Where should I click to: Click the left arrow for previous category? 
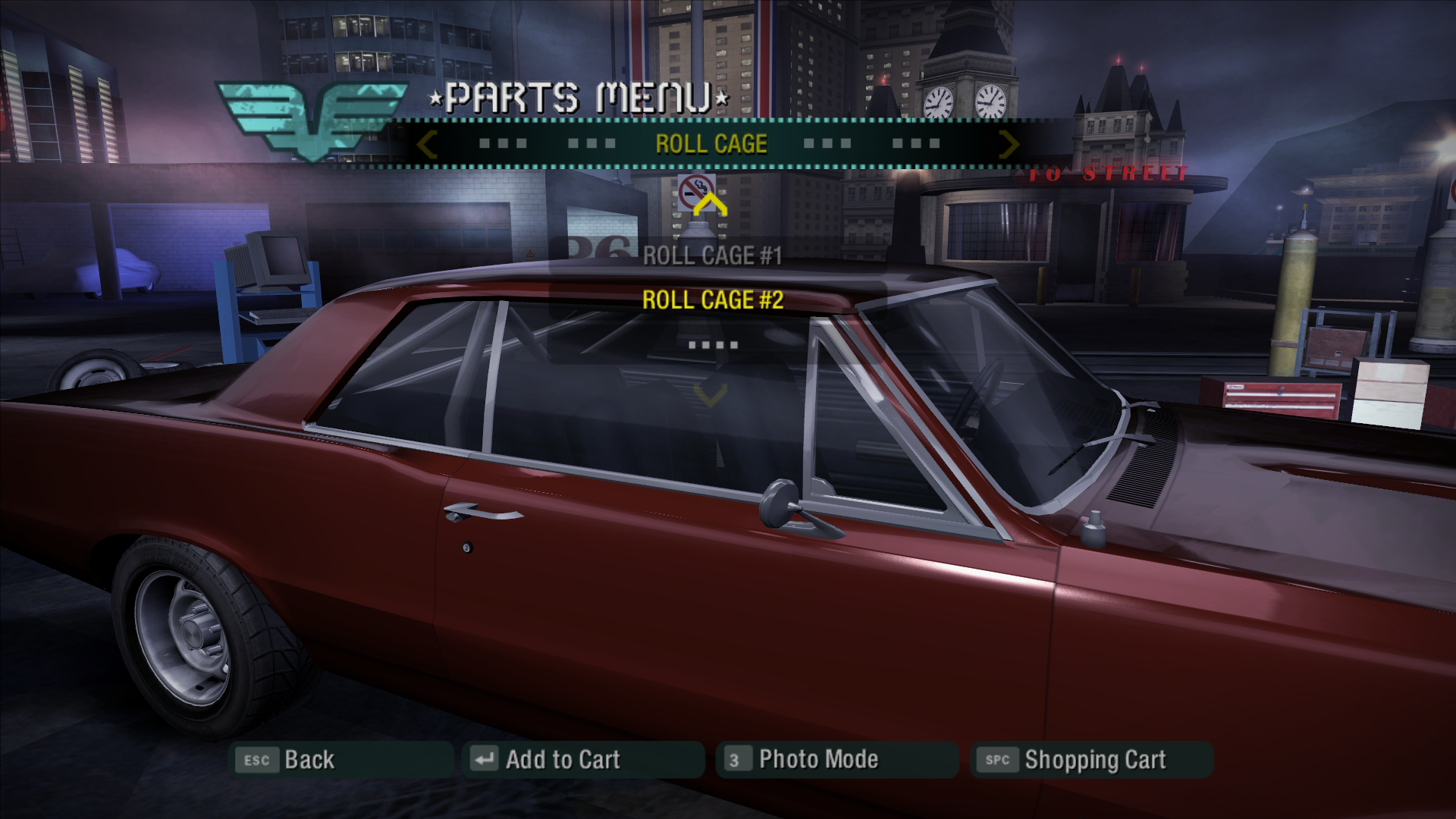427,144
